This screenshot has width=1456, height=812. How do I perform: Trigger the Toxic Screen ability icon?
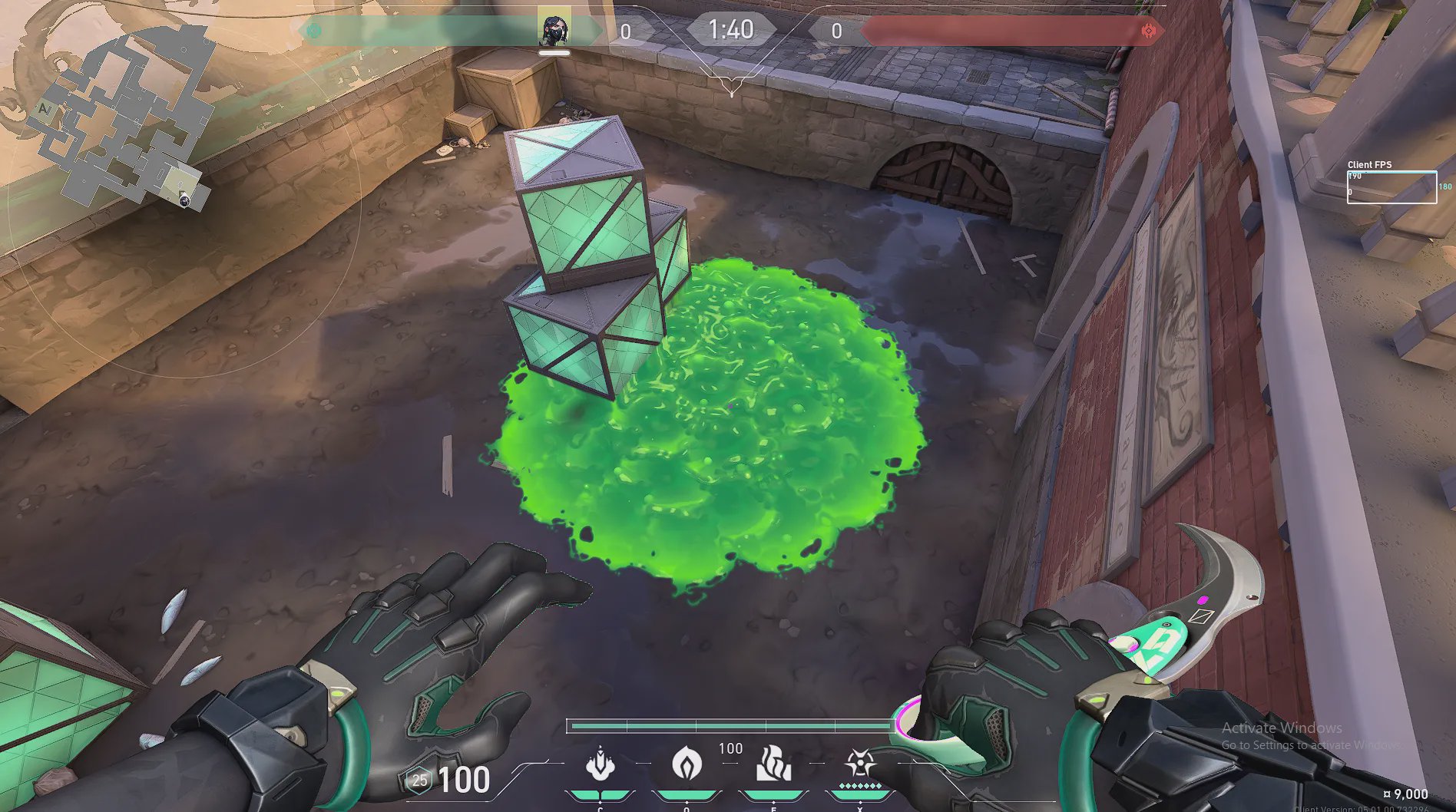pos(773,764)
